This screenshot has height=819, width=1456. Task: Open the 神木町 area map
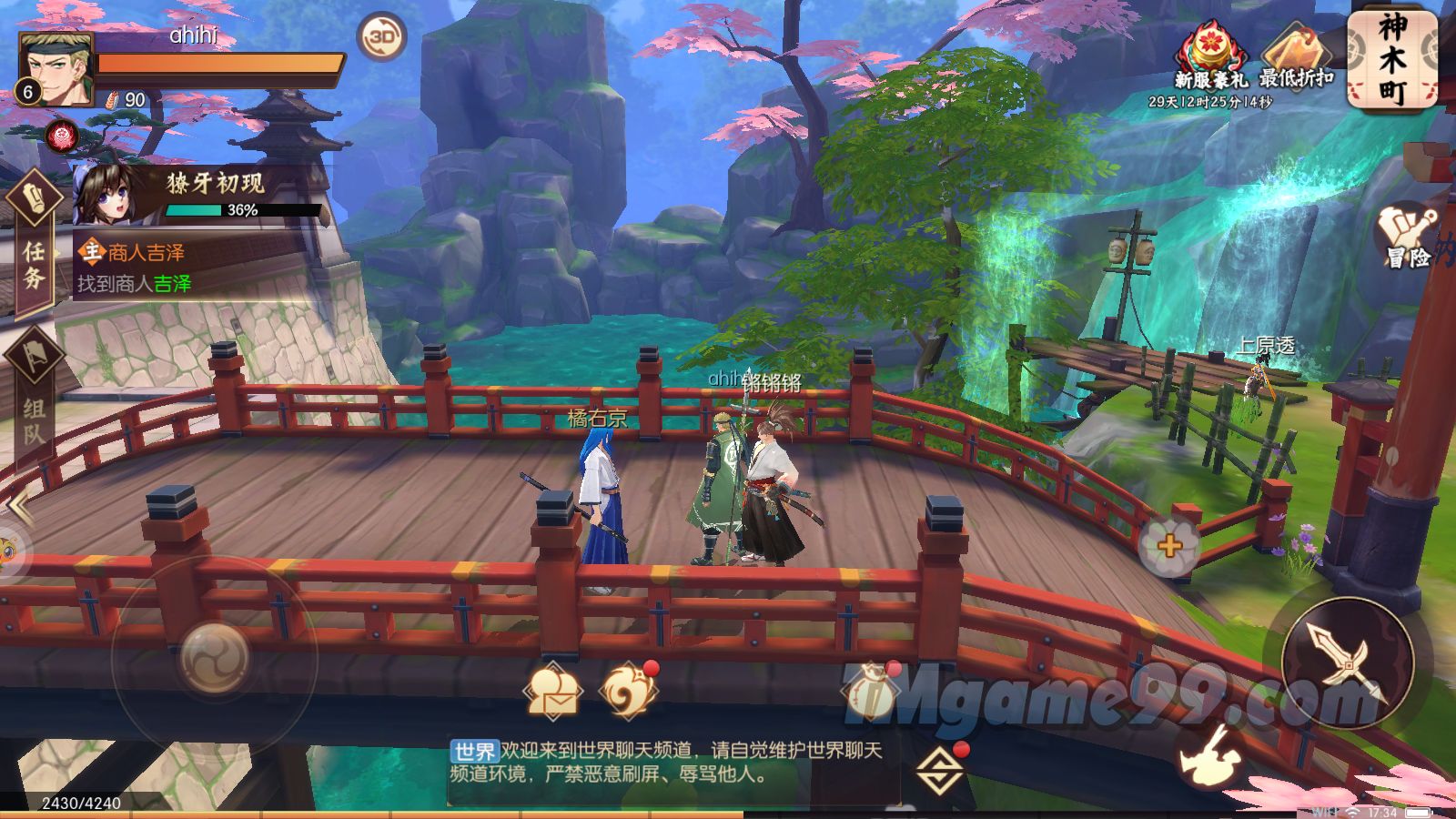click(1391, 60)
